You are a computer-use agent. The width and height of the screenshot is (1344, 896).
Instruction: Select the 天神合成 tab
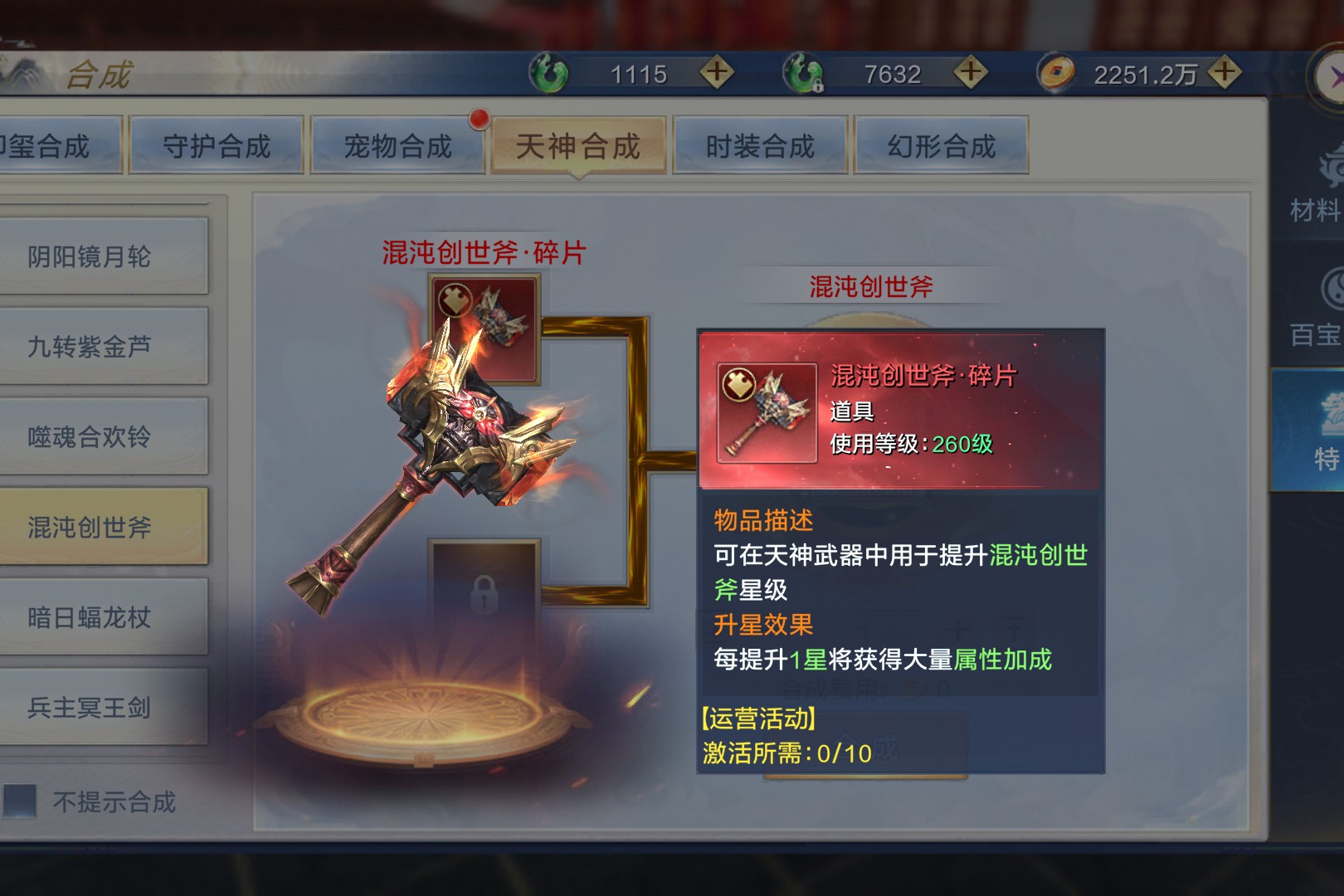[x=578, y=146]
